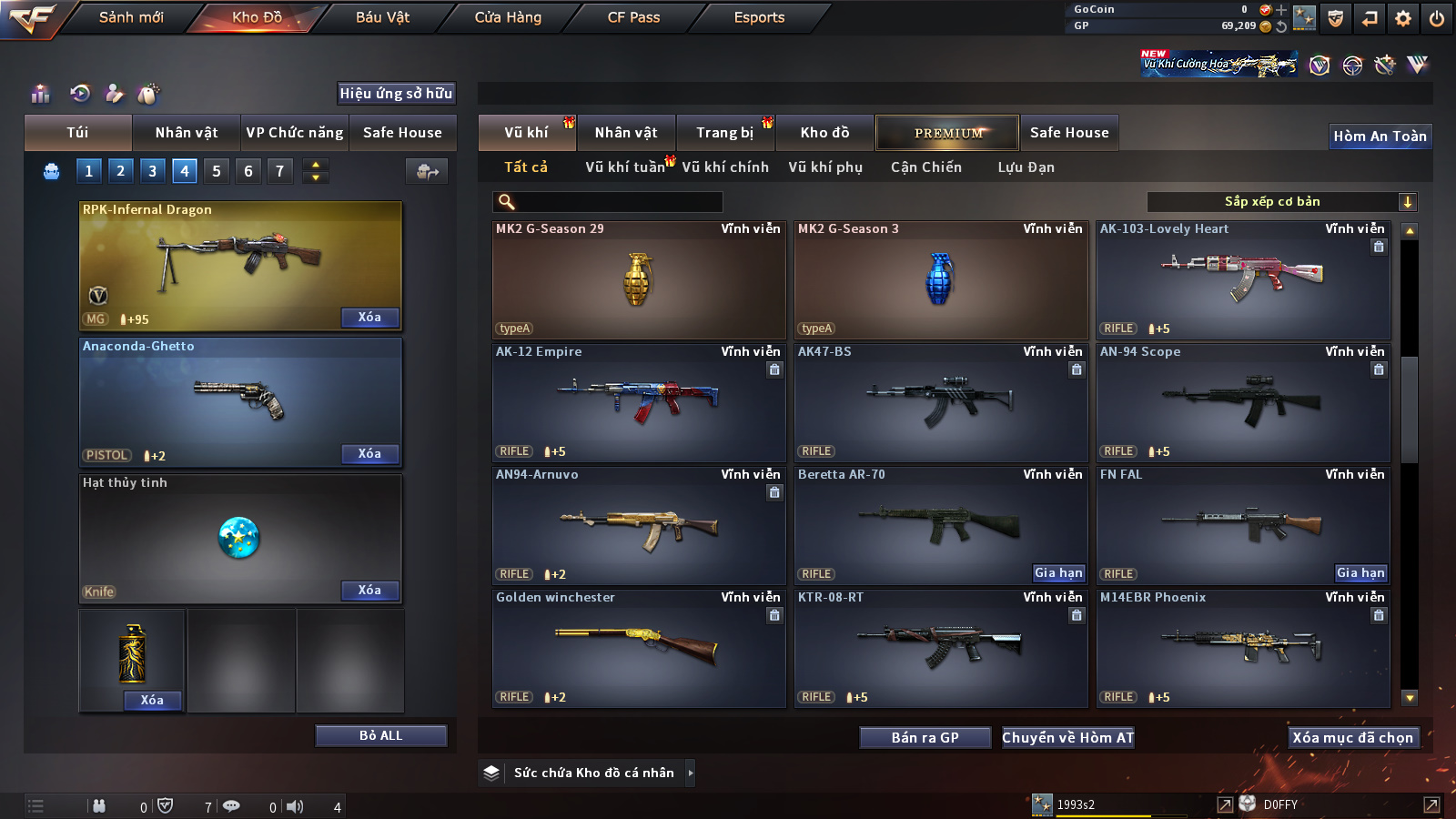Viewport: 1456px width, 819px height.
Task: Show the Cận Chiến melee category
Action: 925,167
